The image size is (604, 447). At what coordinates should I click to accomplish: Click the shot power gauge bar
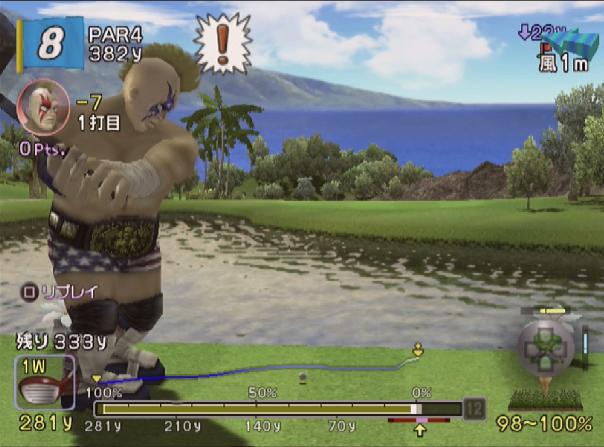pyautogui.click(x=277, y=408)
